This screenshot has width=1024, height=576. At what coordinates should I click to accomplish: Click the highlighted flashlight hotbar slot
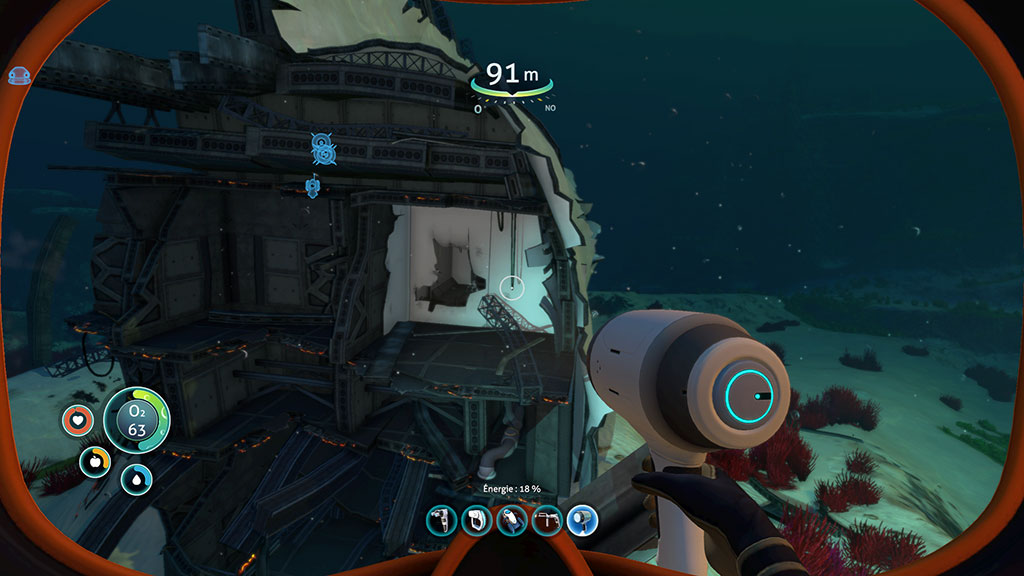click(581, 520)
